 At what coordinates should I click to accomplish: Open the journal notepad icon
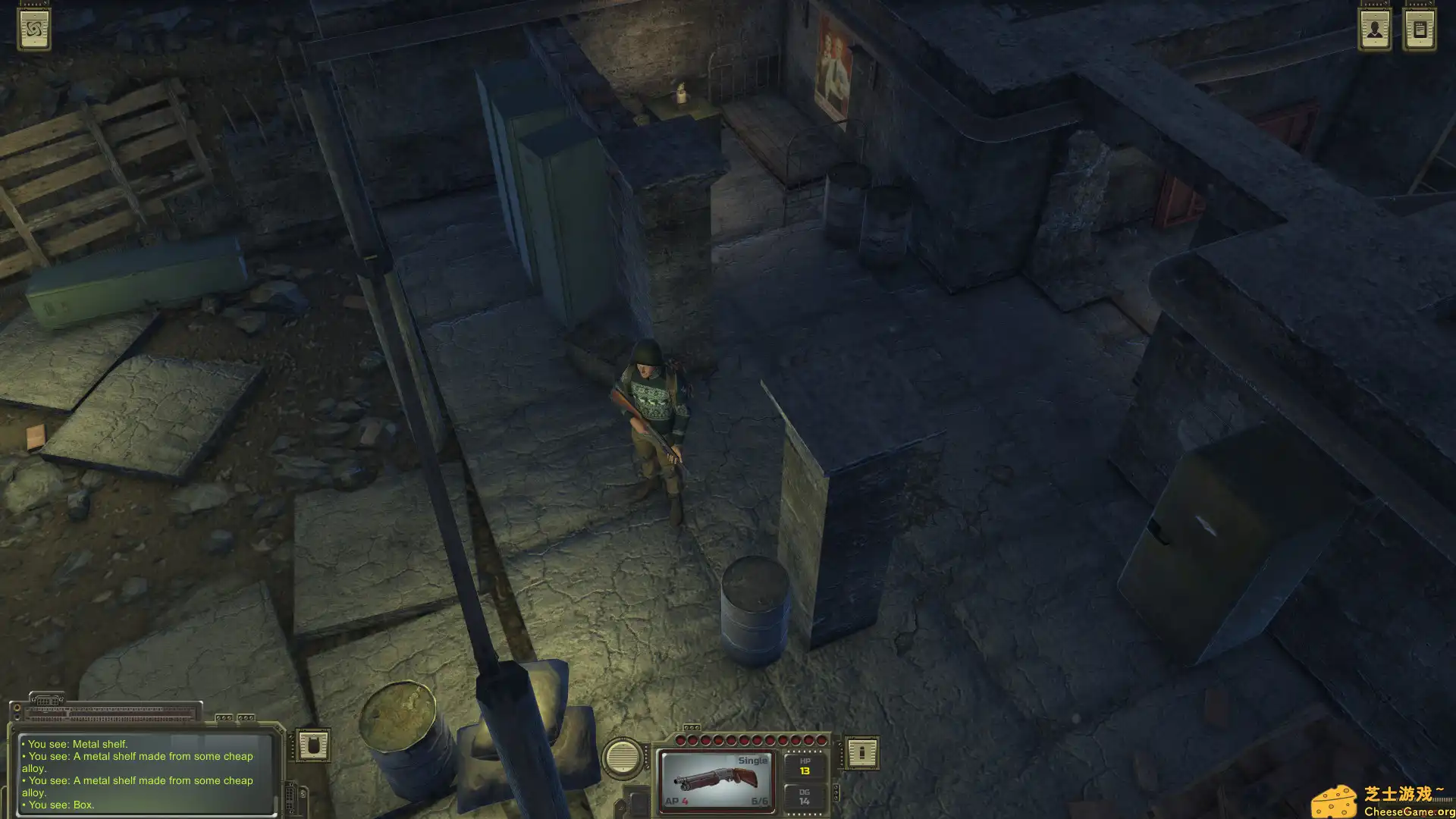point(1419,30)
